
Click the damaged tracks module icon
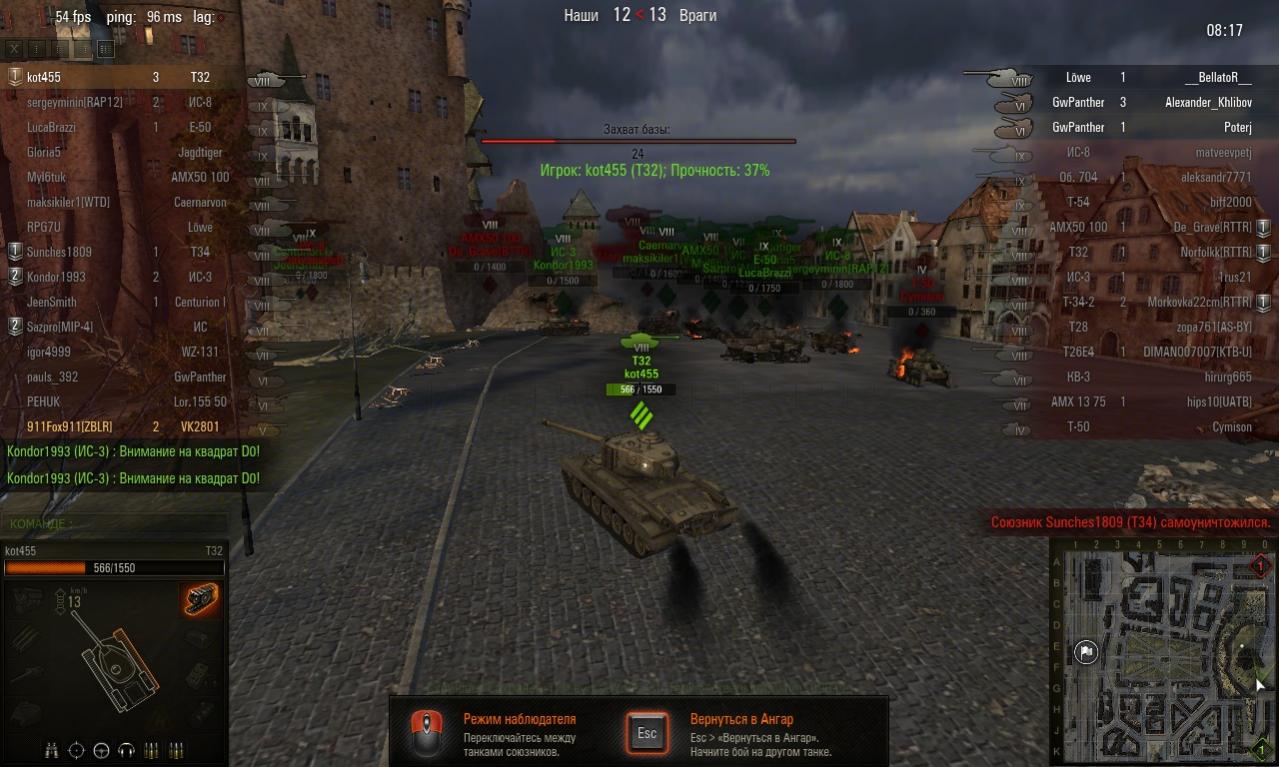(201, 599)
